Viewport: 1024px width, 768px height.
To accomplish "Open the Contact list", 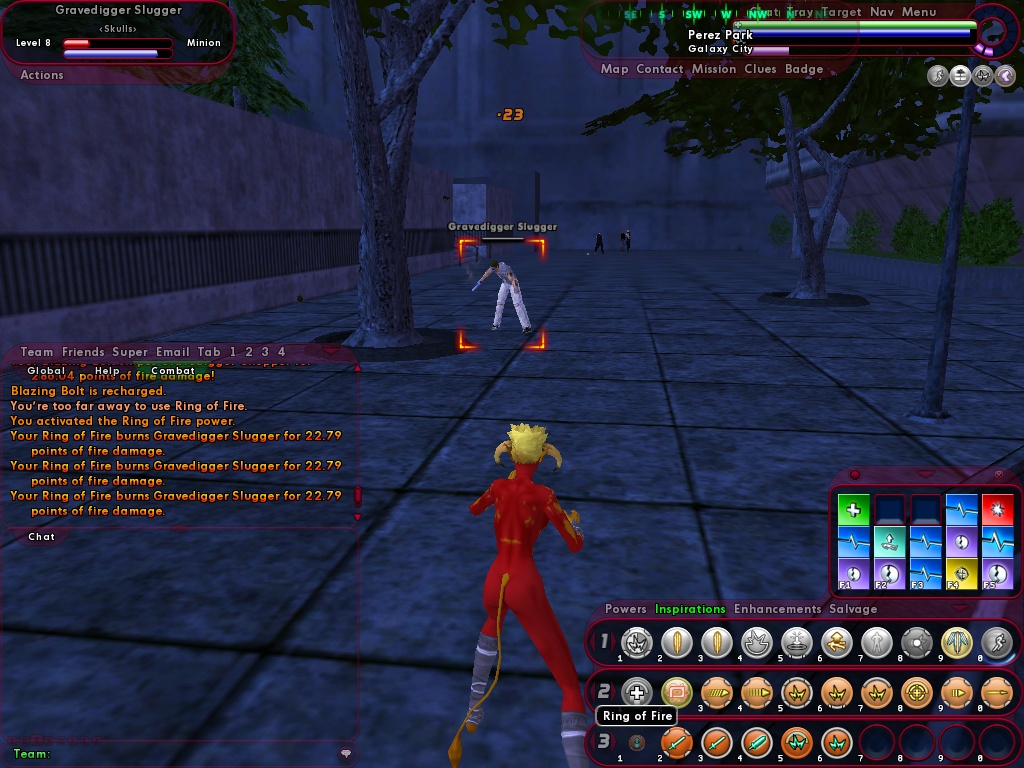I will (x=659, y=69).
